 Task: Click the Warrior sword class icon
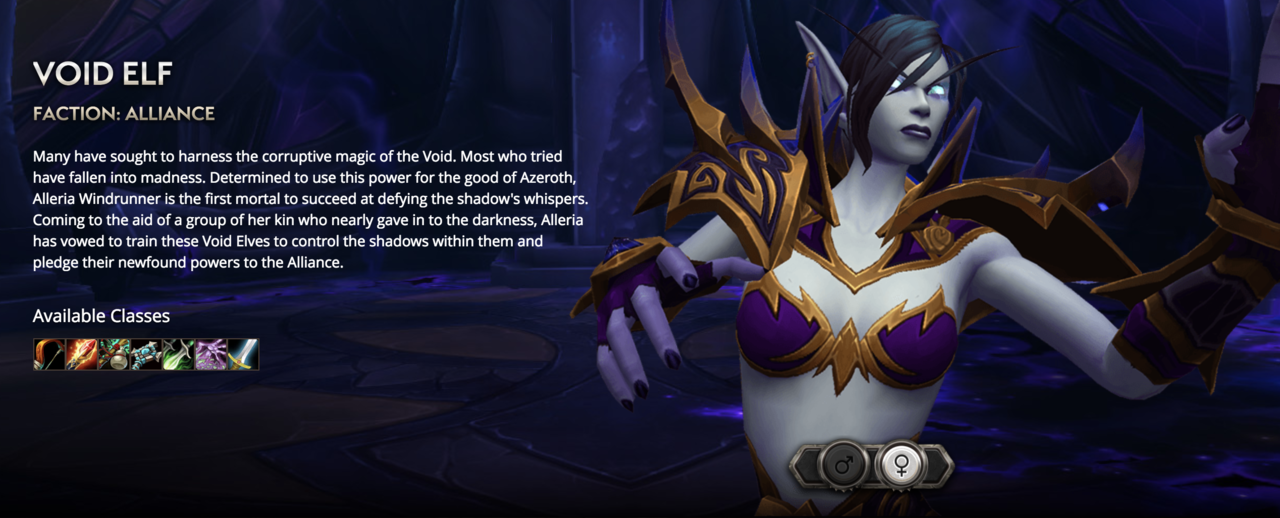pos(243,355)
